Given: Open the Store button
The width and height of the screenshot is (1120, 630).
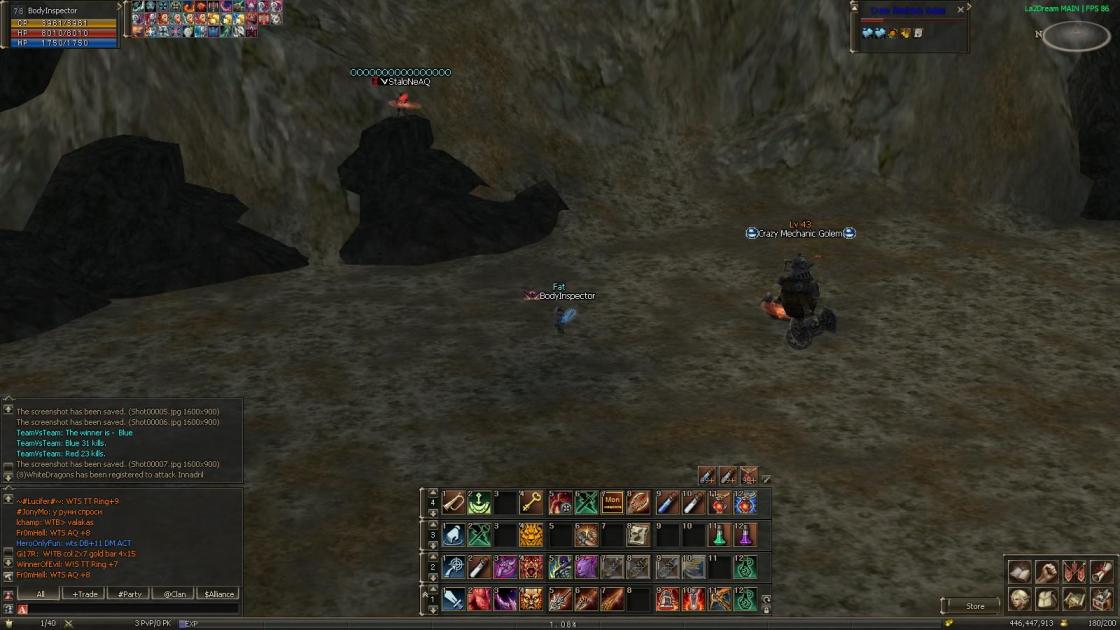Looking at the screenshot, I should (x=974, y=606).
